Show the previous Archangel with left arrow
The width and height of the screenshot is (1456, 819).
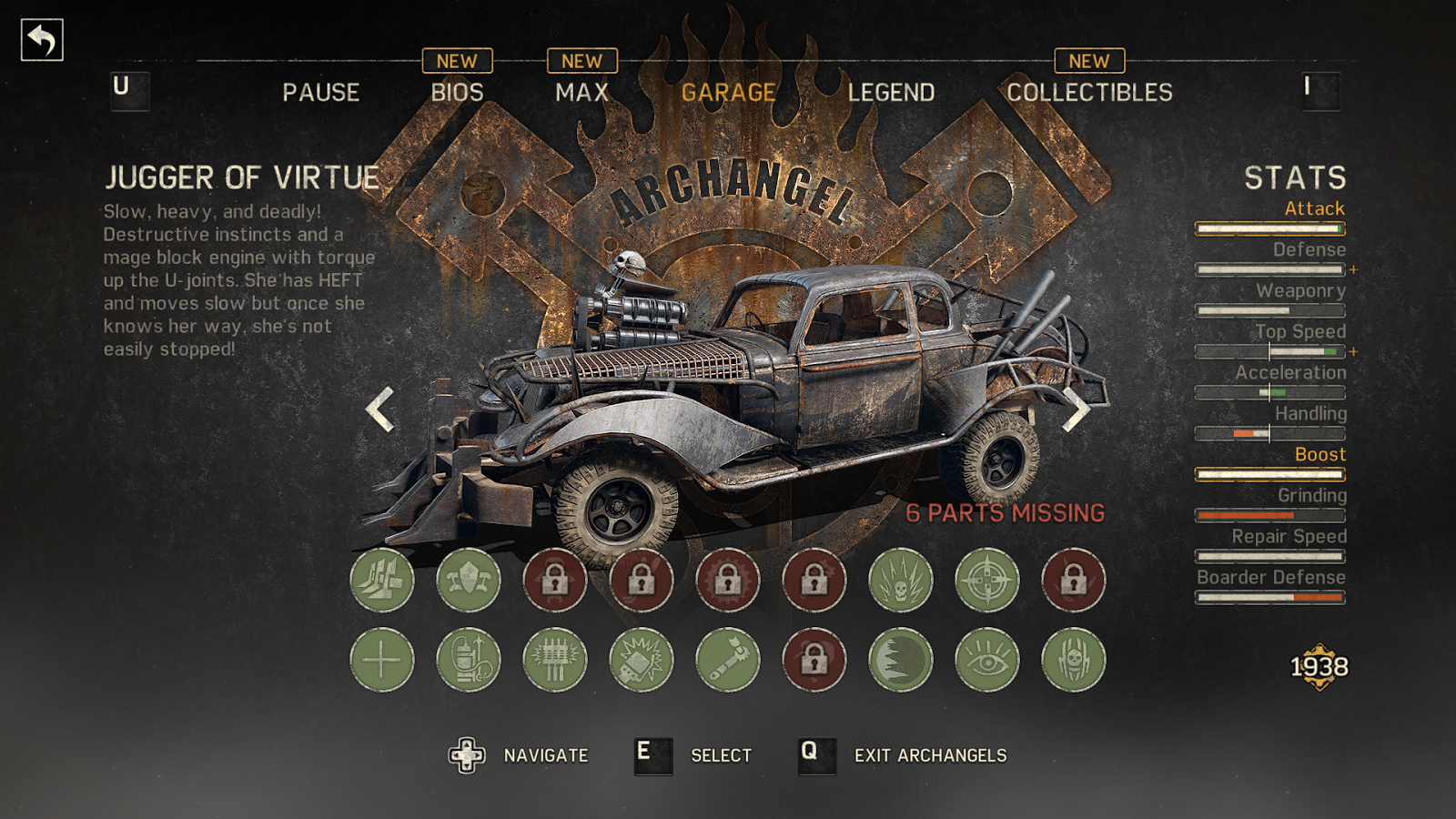tap(379, 409)
